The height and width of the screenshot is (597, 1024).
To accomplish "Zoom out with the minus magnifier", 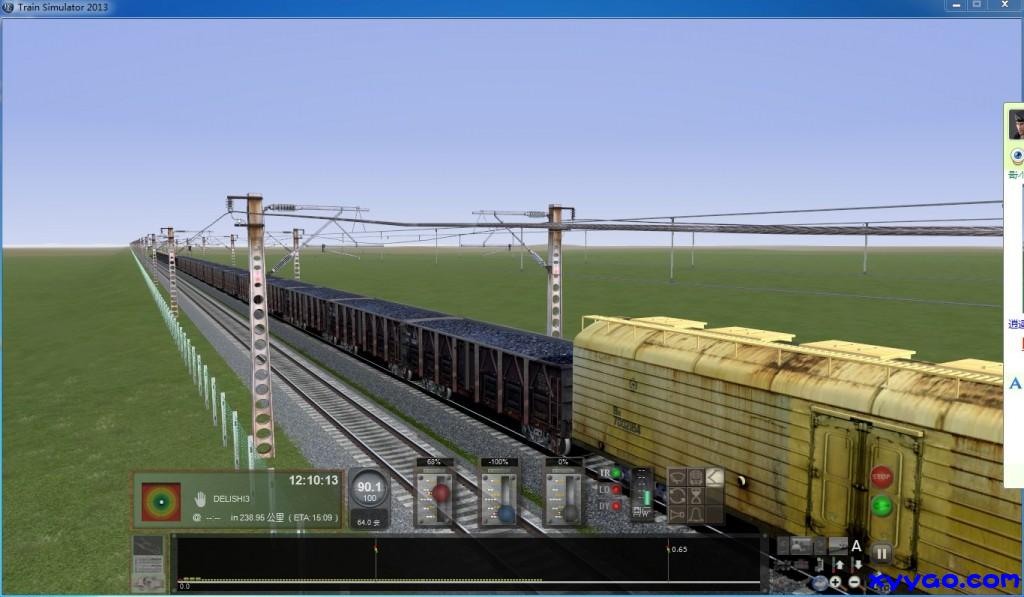I will click(854, 582).
